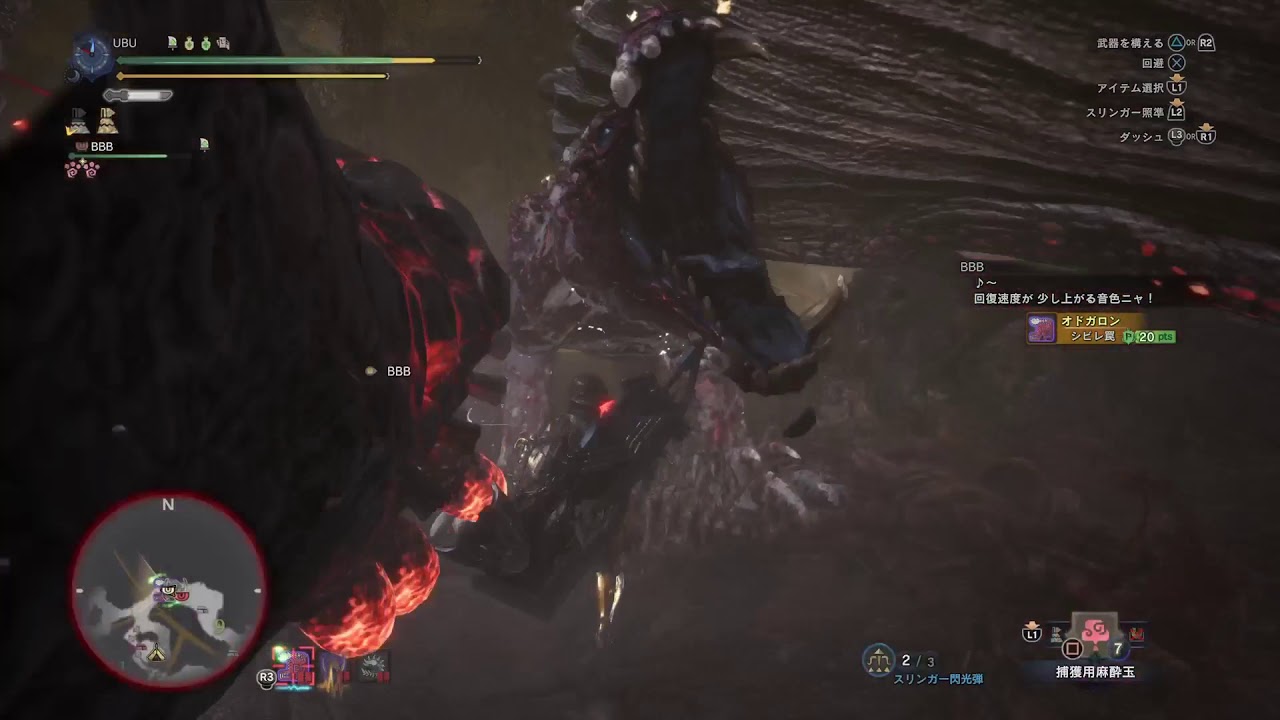The height and width of the screenshot is (720, 1280).
Task: Click the demondrug buff icon beside UBU's health bar
Action: coord(189,44)
